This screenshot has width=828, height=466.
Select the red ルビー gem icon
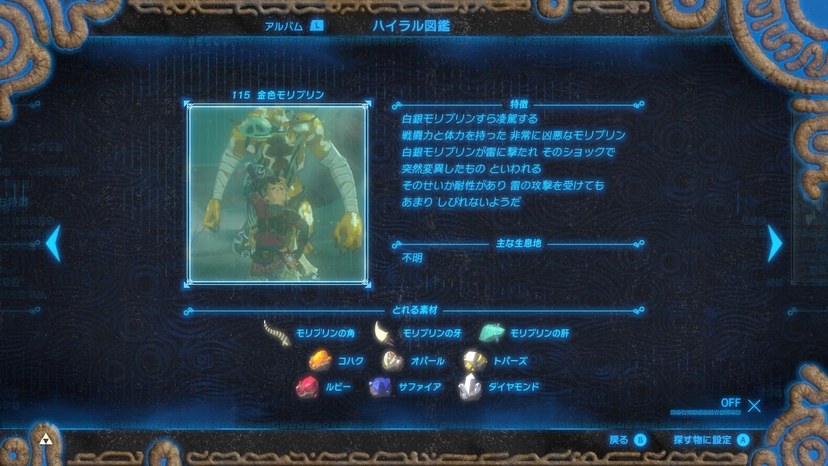pyautogui.click(x=307, y=387)
